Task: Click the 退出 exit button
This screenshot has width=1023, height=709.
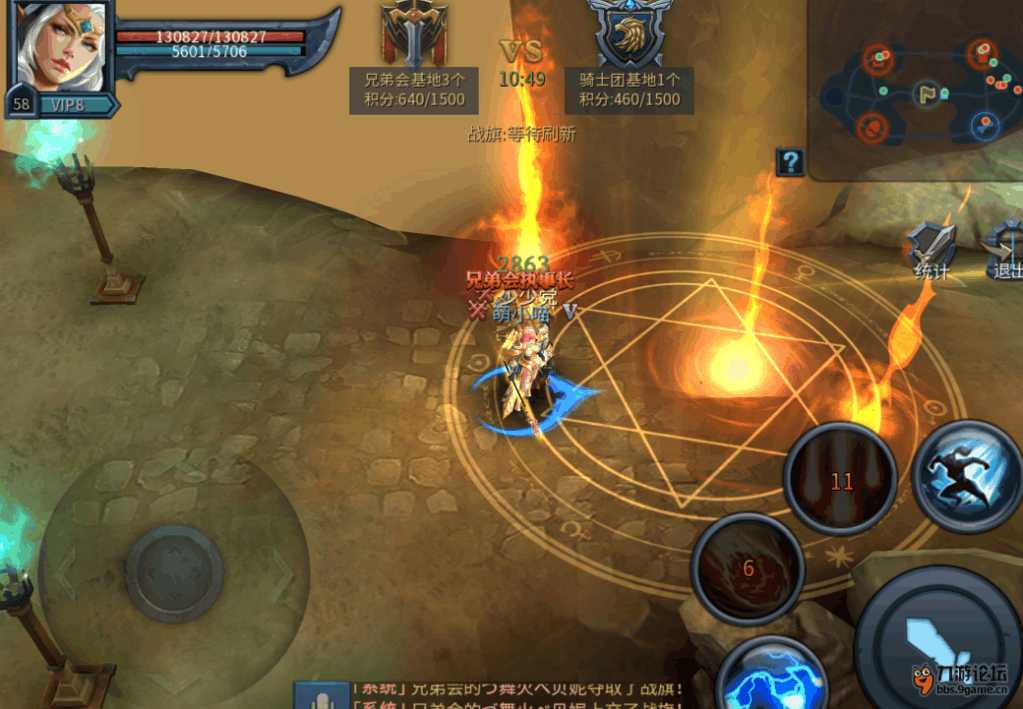Action: pyautogui.click(x=1004, y=250)
